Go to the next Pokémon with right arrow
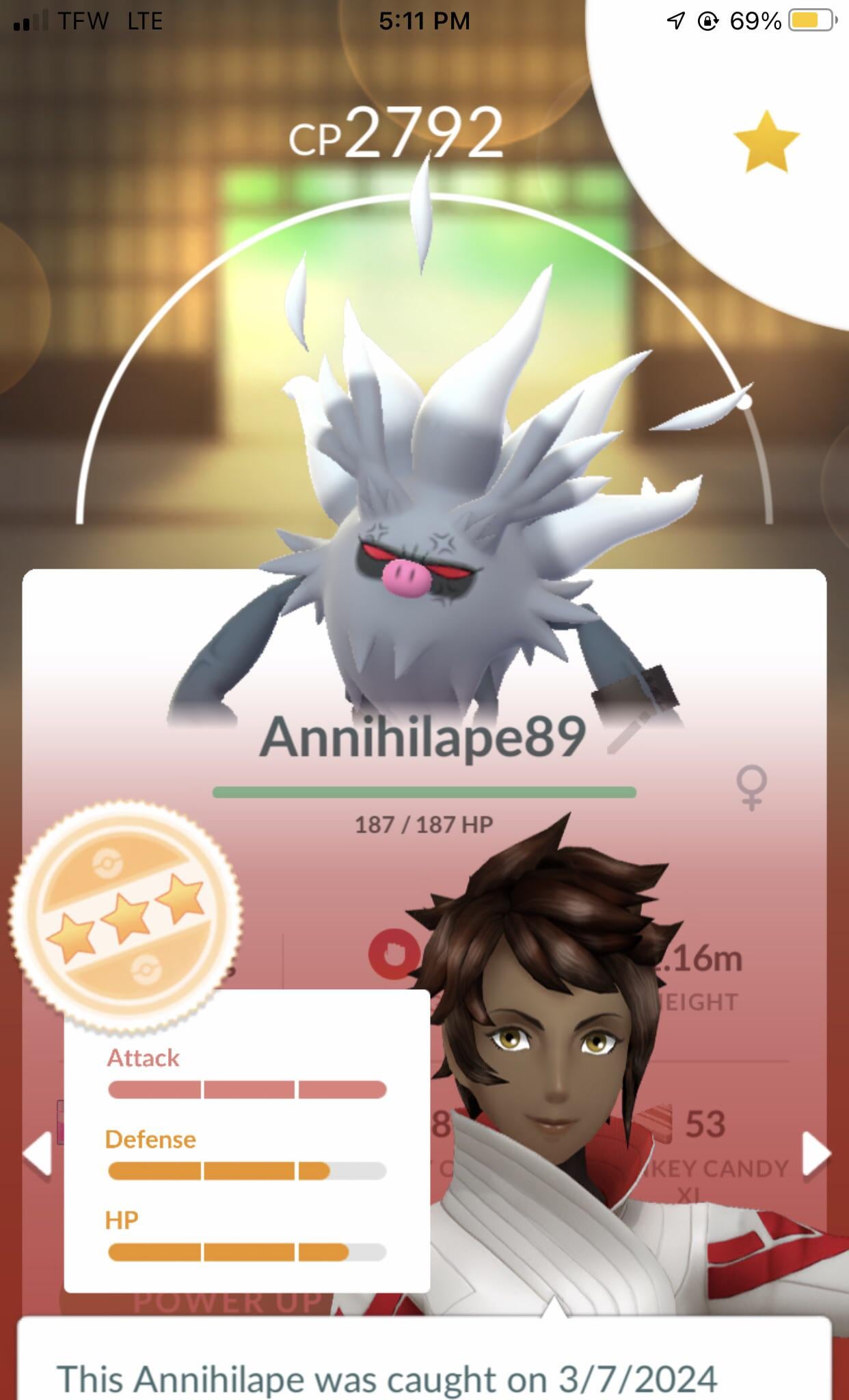 click(816, 1154)
